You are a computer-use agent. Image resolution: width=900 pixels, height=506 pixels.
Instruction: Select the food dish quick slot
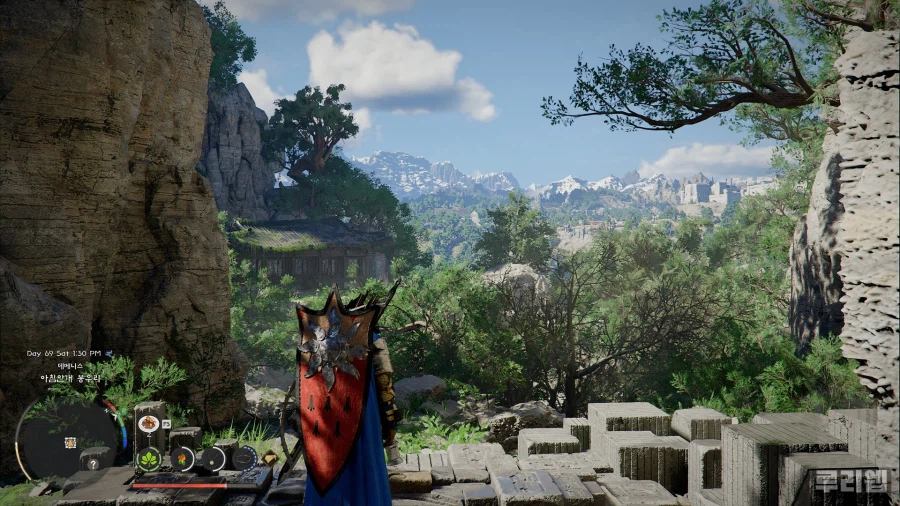click(149, 423)
